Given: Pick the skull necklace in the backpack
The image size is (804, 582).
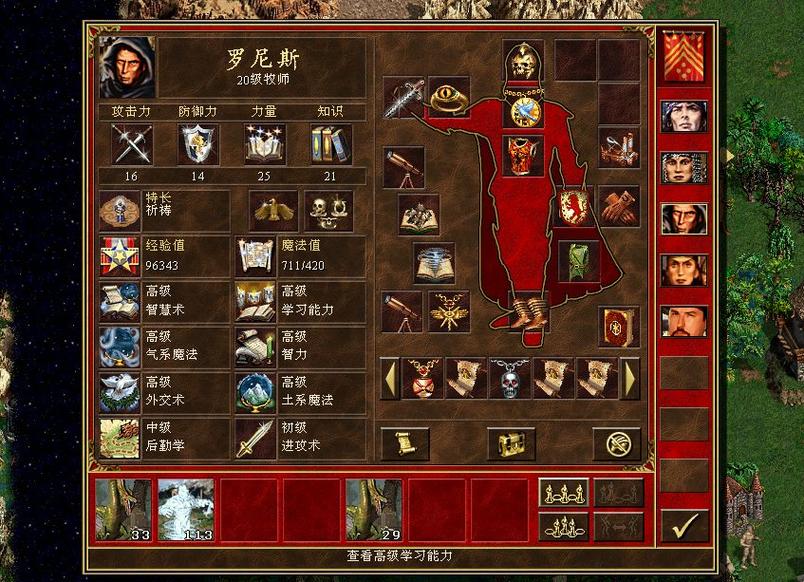Looking at the screenshot, I should coord(510,379).
